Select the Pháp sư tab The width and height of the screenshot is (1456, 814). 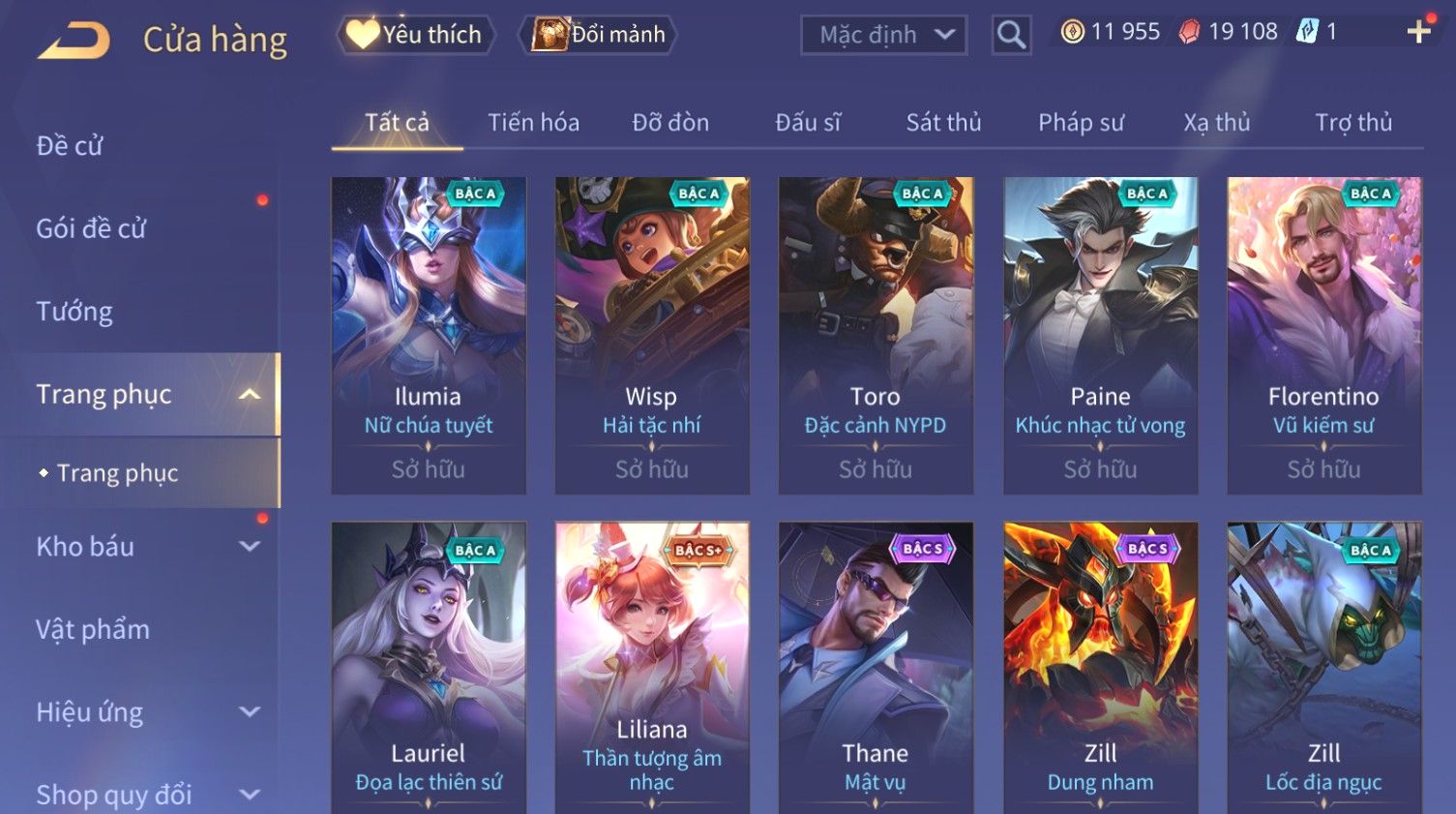coord(1081,123)
